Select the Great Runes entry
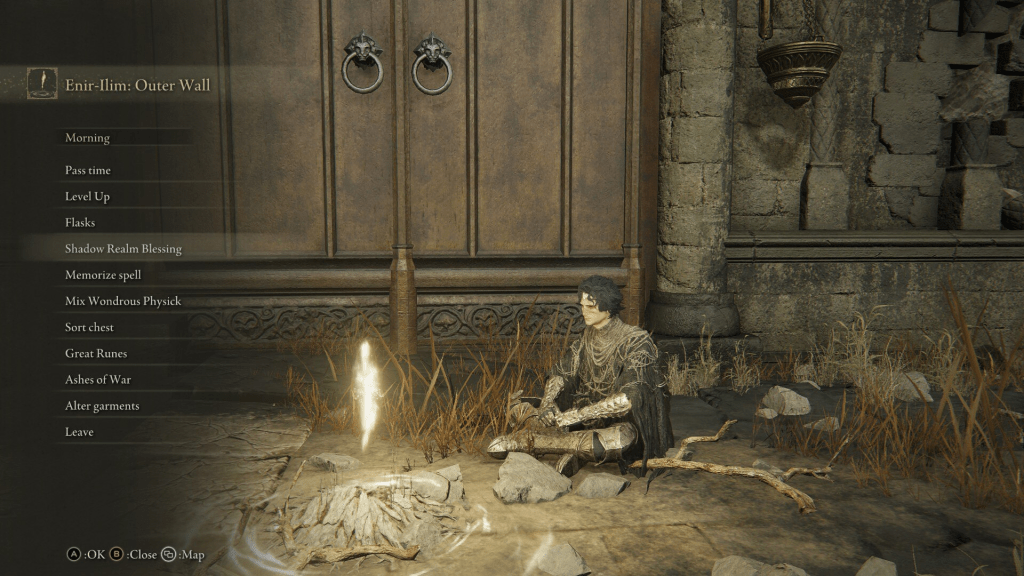Viewport: 1024px width, 576px height. click(x=96, y=353)
